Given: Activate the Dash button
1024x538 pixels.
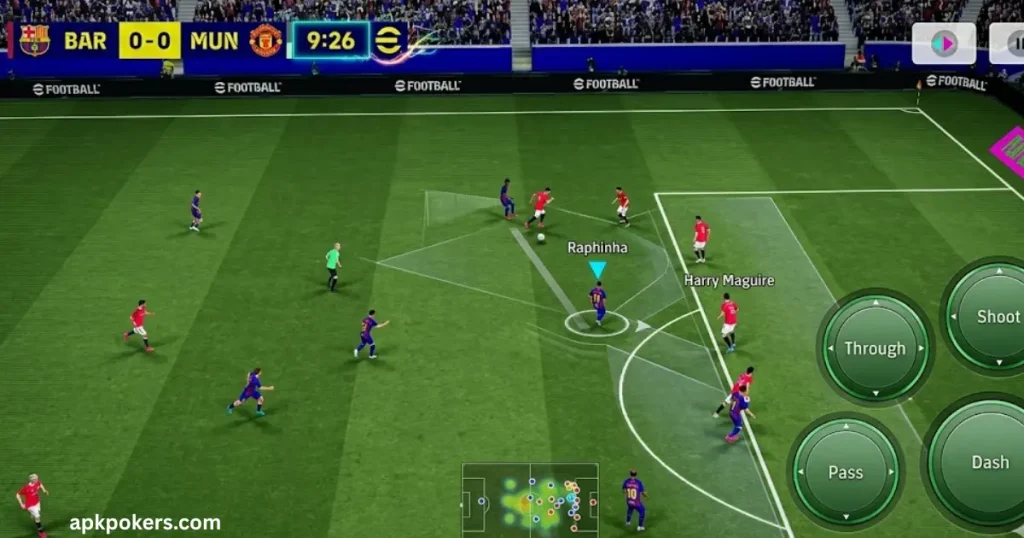Looking at the screenshot, I should (985, 462).
